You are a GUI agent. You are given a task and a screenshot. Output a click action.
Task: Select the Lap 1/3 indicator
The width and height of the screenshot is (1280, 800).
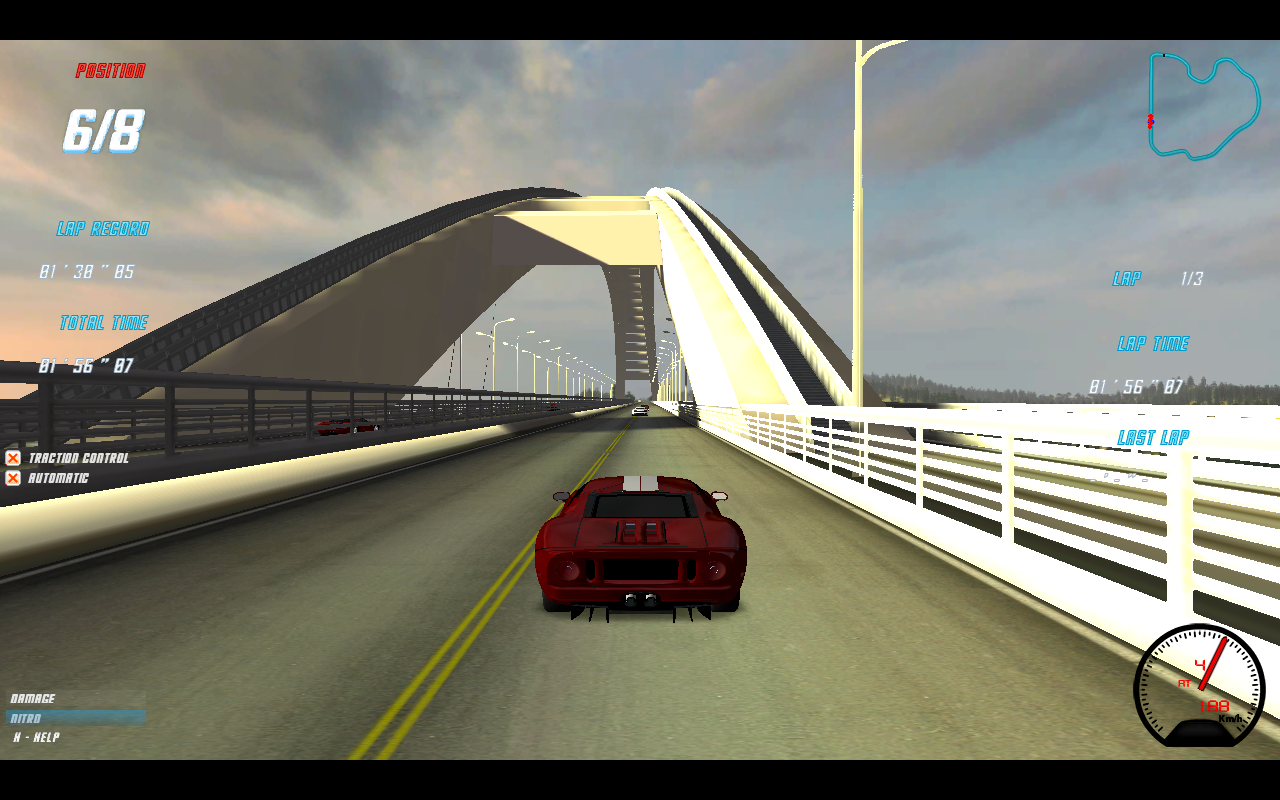click(1160, 279)
